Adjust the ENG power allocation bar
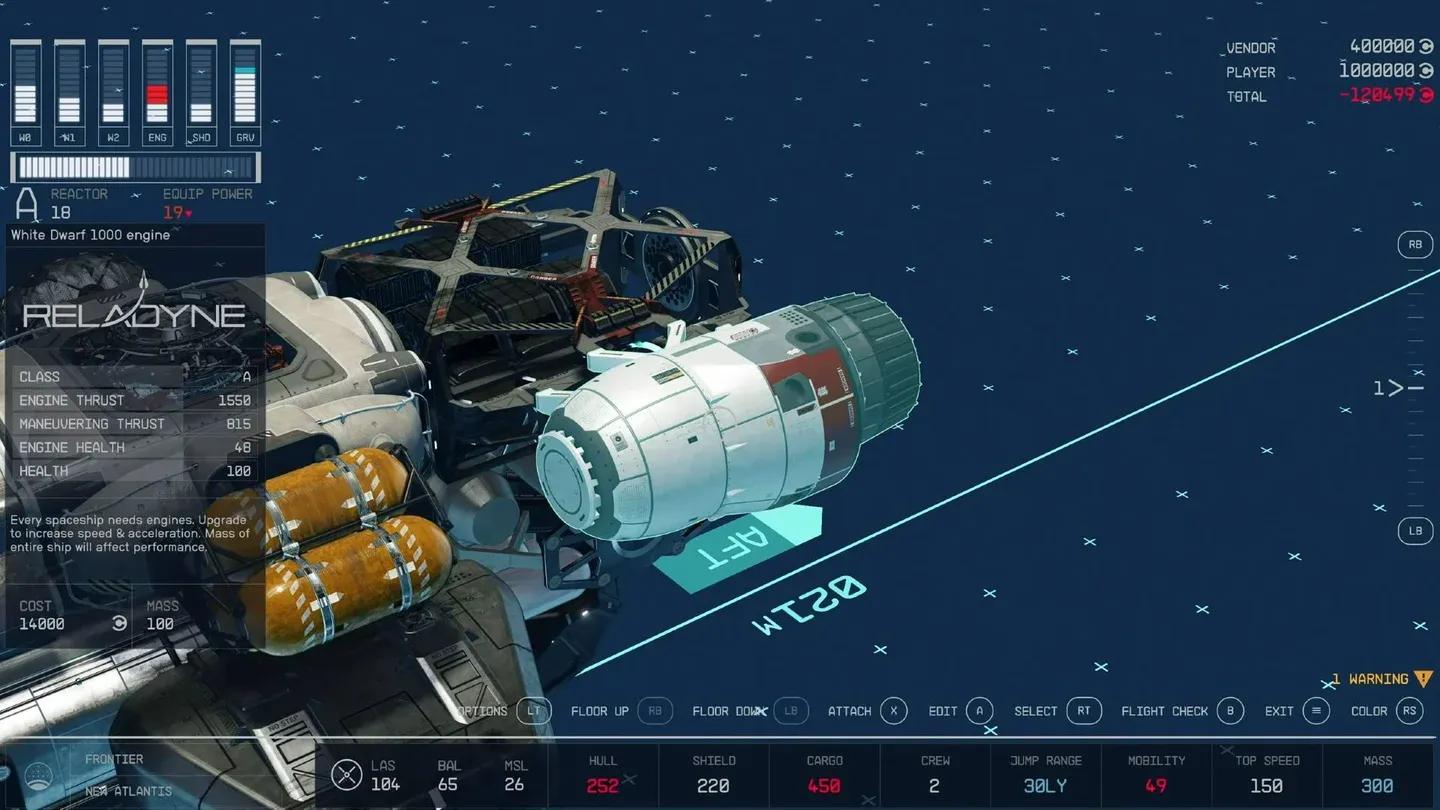The height and width of the screenshot is (810, 1440). click(x=156, y=90)
